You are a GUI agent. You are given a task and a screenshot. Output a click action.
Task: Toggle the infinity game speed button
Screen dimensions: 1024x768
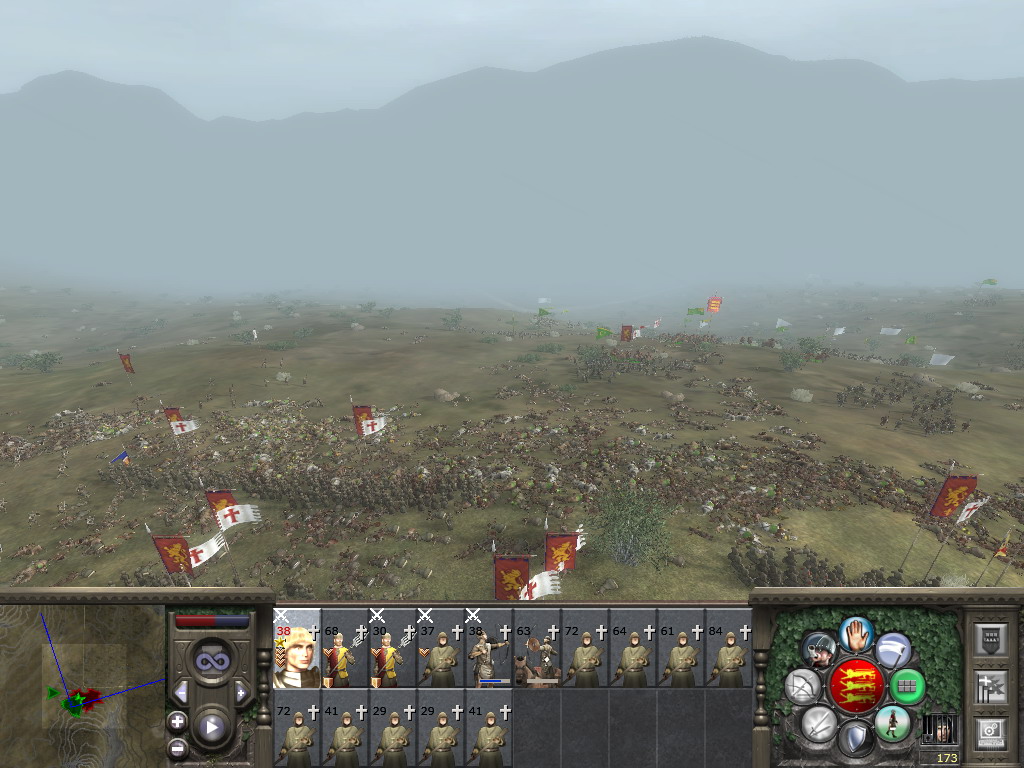point(211,660)
